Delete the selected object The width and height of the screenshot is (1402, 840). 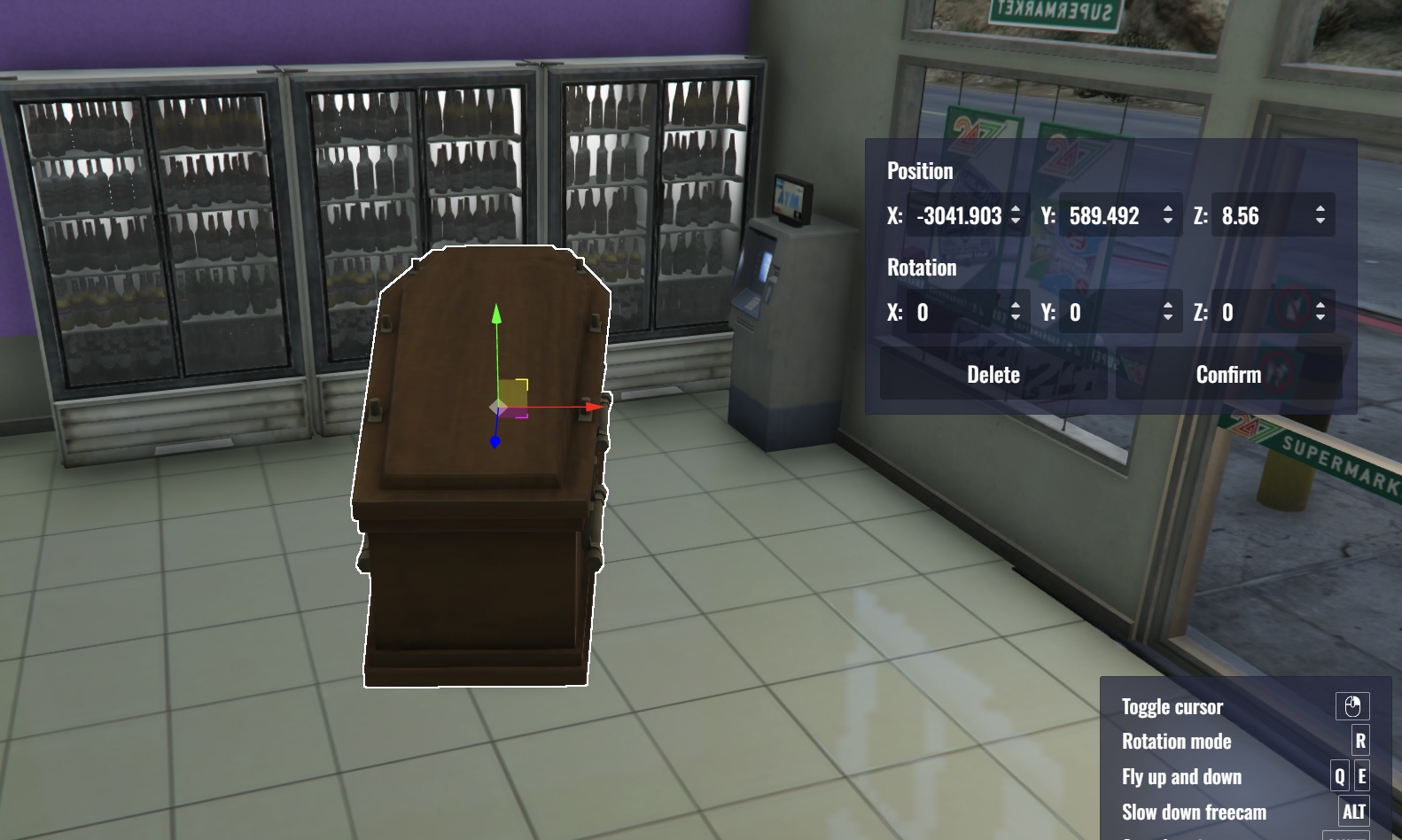tap(993, 375)
